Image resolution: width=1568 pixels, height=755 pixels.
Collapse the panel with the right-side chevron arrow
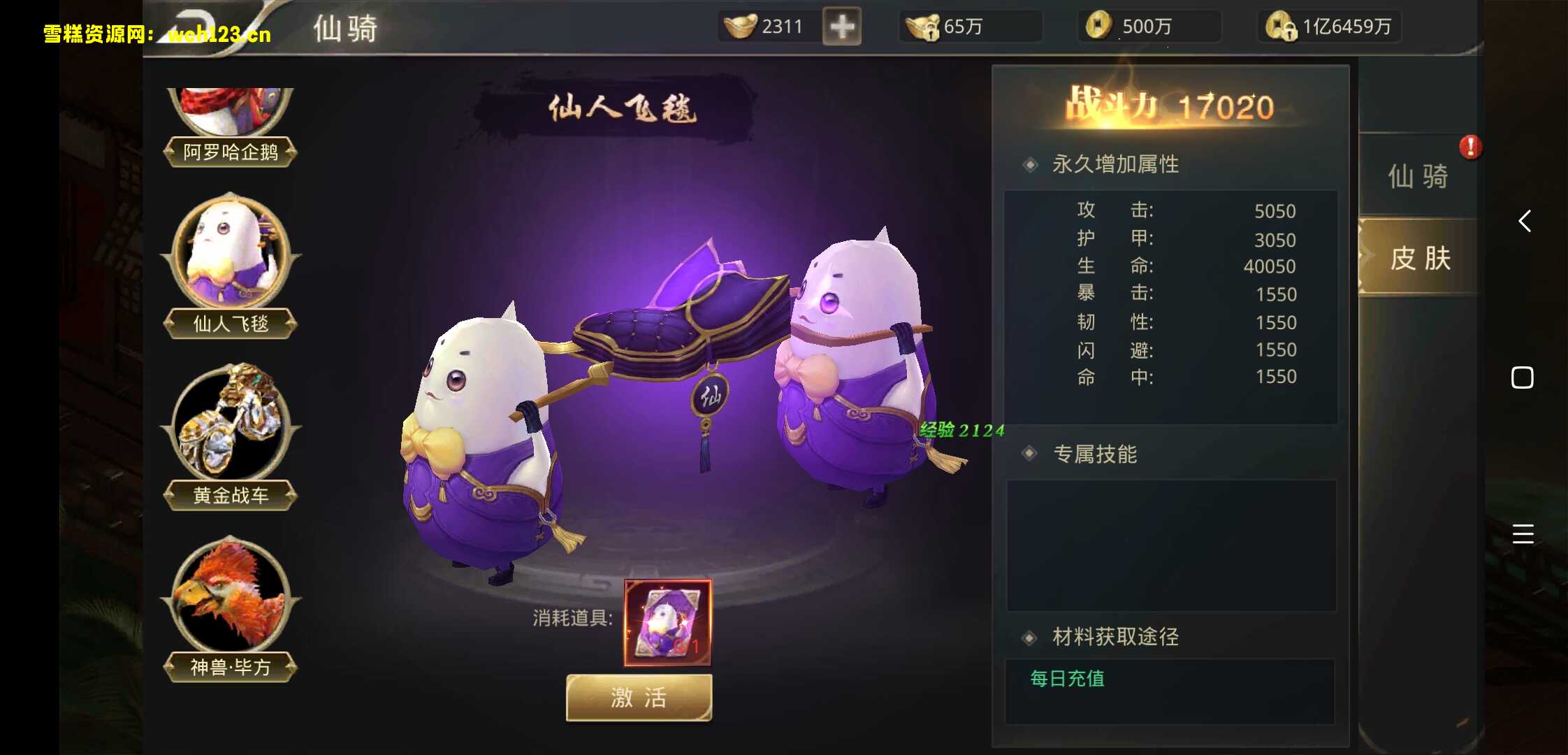pos(1525,221)
